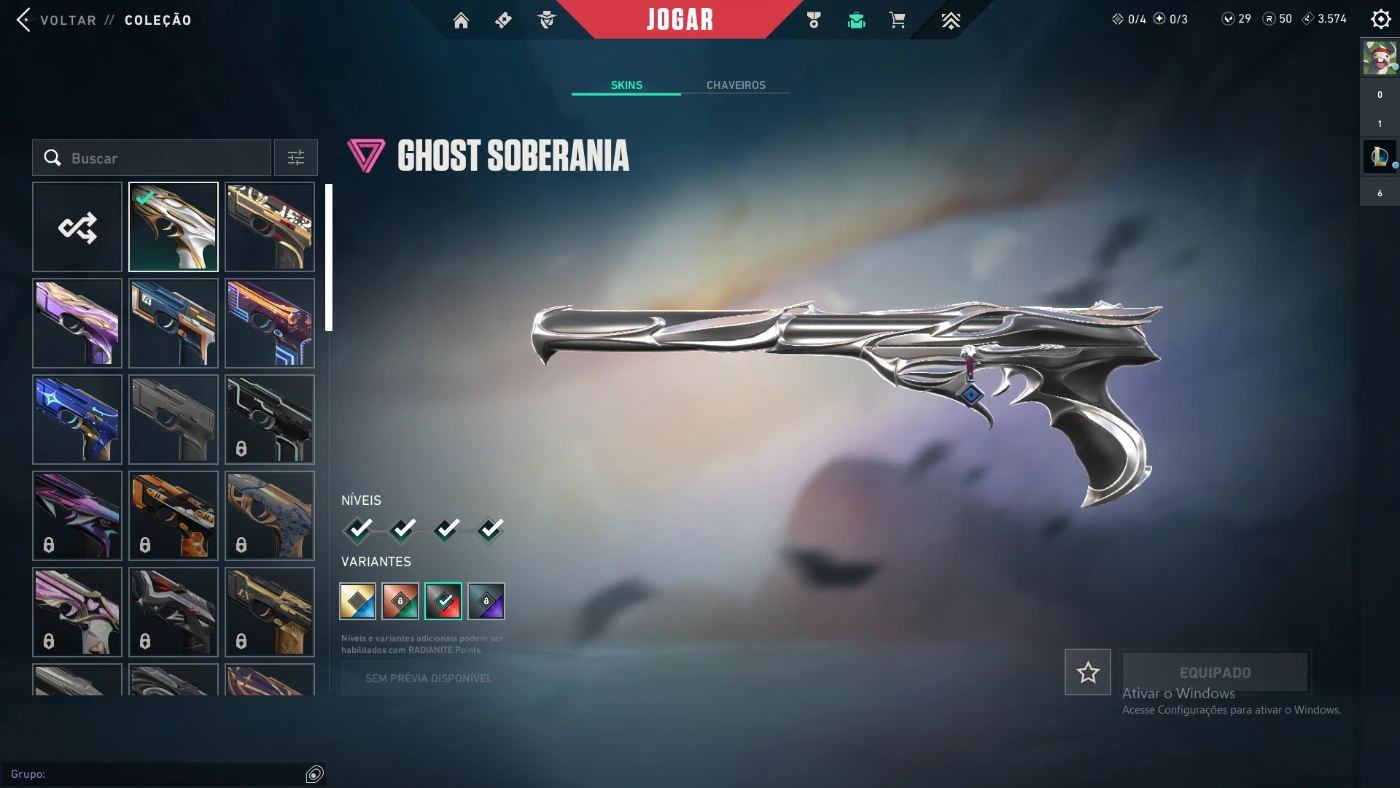Select the green and red variant swatch
1400x788 pixels.
pos(443,601)
